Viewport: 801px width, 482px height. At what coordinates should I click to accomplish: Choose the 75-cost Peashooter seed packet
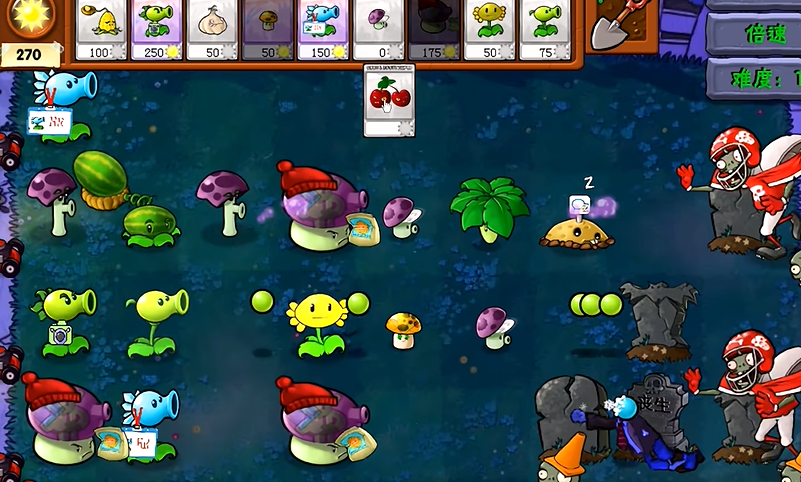tap(543, 29)
